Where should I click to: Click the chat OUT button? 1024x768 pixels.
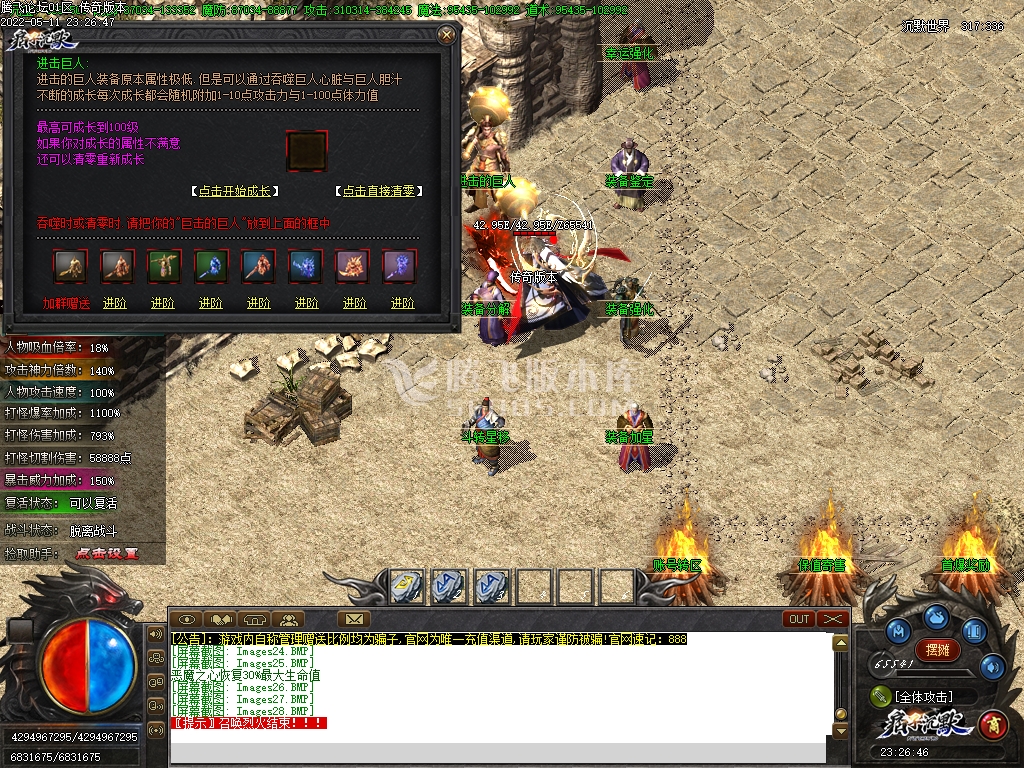[x=800, y=619]
